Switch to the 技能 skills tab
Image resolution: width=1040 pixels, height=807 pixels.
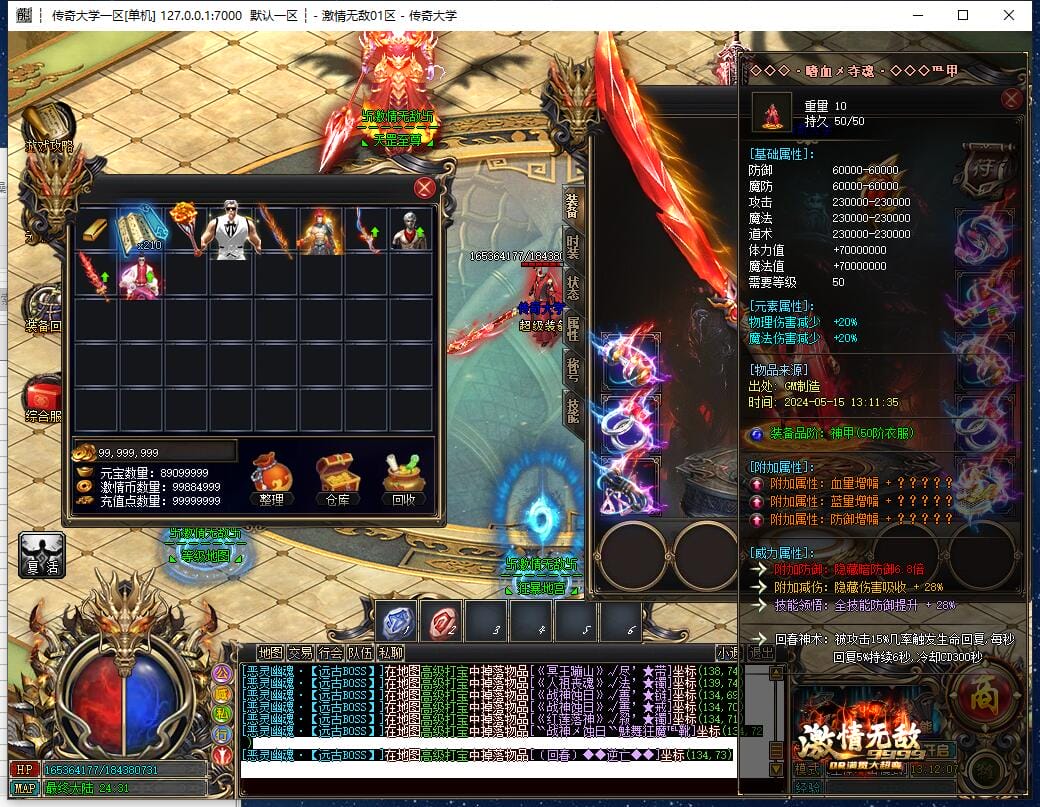pos(572,408)
